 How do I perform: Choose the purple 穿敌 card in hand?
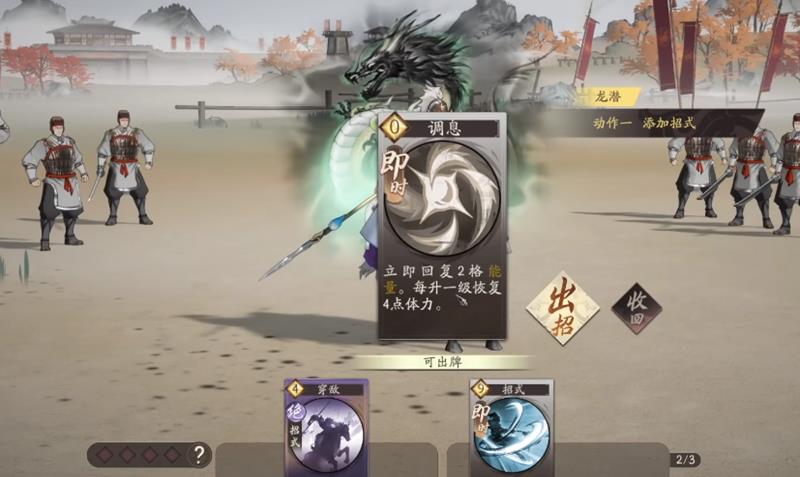(x=327, y=427)
